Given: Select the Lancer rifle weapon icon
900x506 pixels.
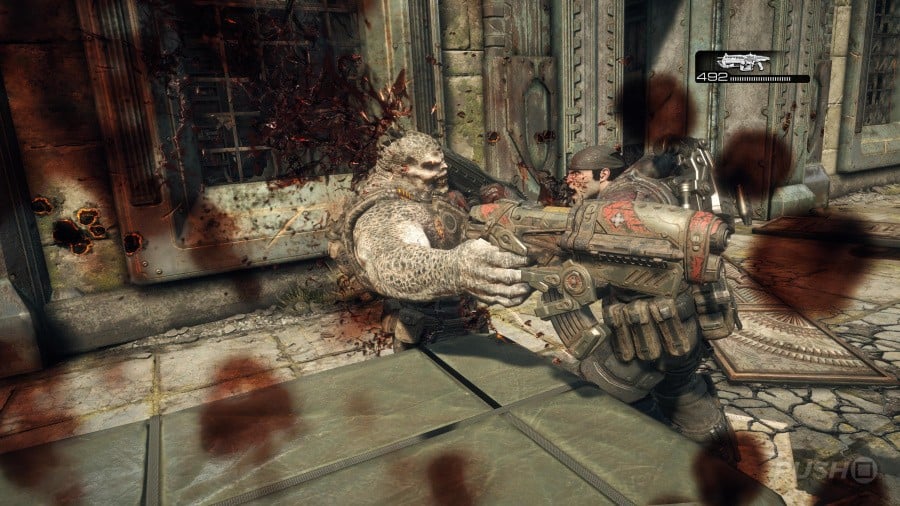Looking at the screenshot, I should tap(746, 61).
